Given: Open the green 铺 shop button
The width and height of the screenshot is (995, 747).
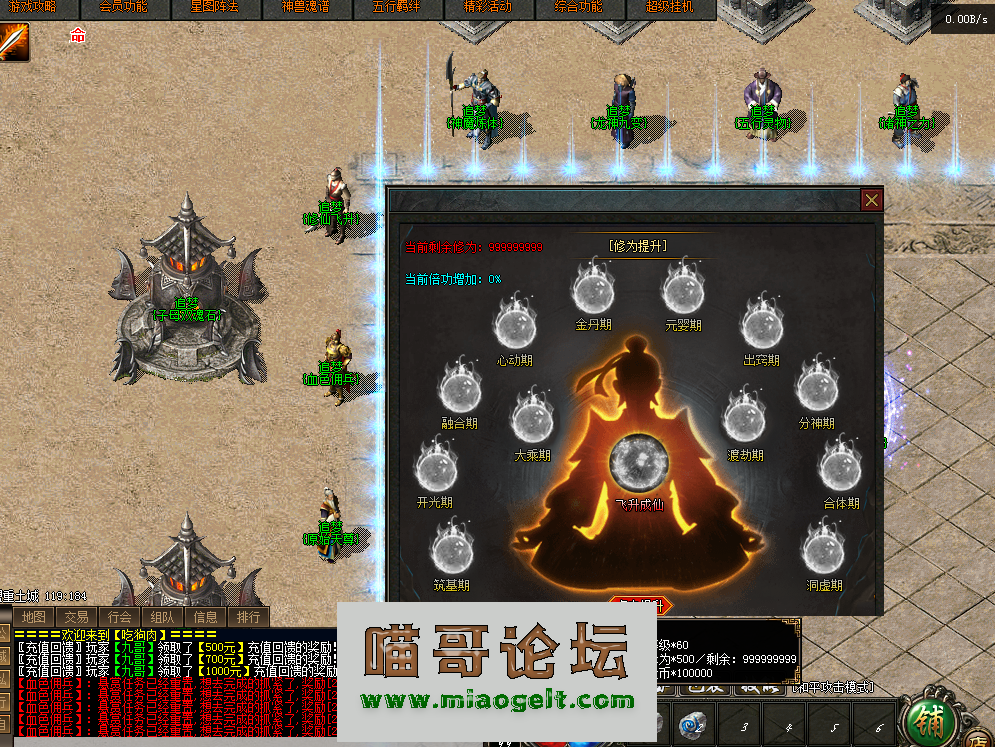Looking at the screenshot, I should (927, 721).
